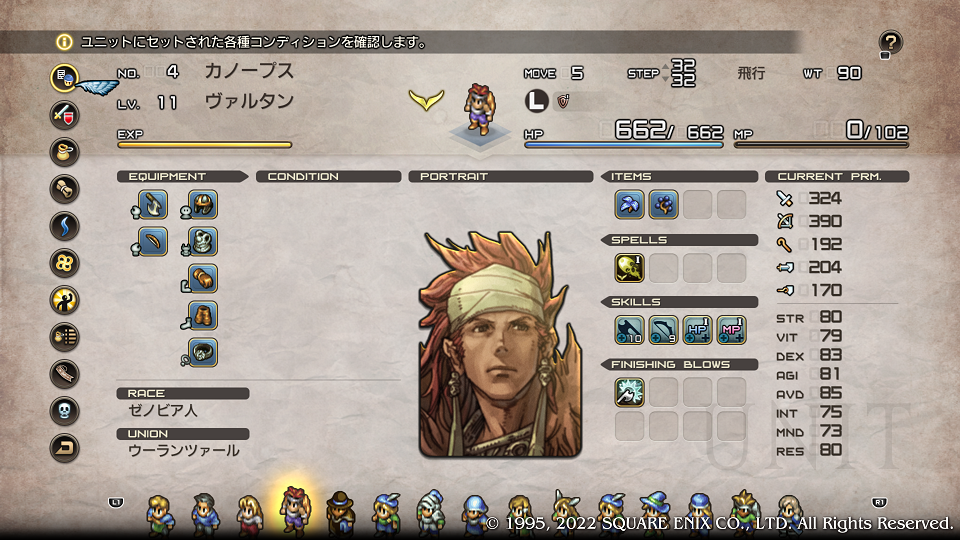Select the bow skill with rank 9
This screenshot has height=540, width=960.
point(663,330)
